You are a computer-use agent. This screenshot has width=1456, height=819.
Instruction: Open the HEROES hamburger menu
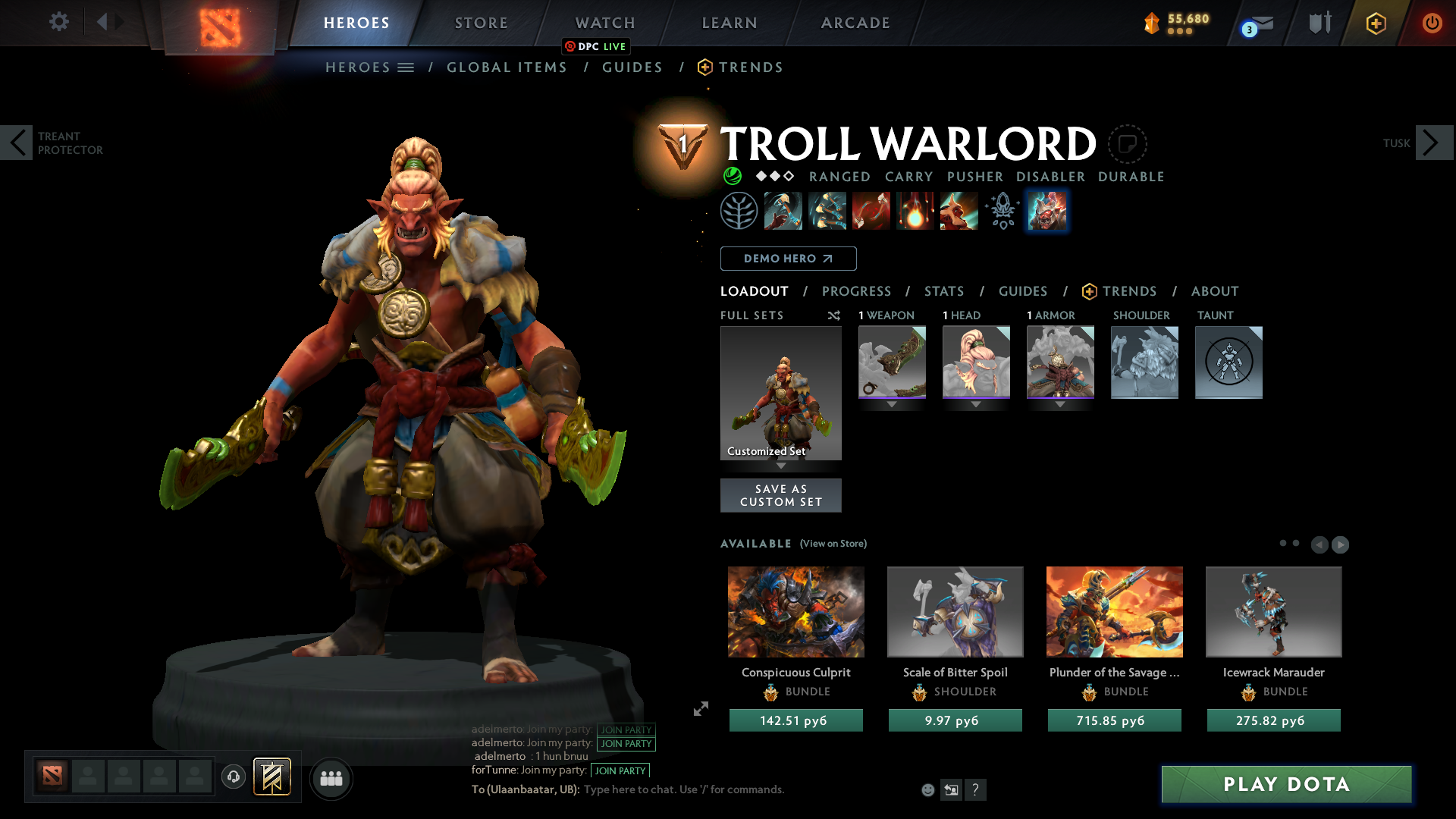pyautogui.click(x=406, y=67)
